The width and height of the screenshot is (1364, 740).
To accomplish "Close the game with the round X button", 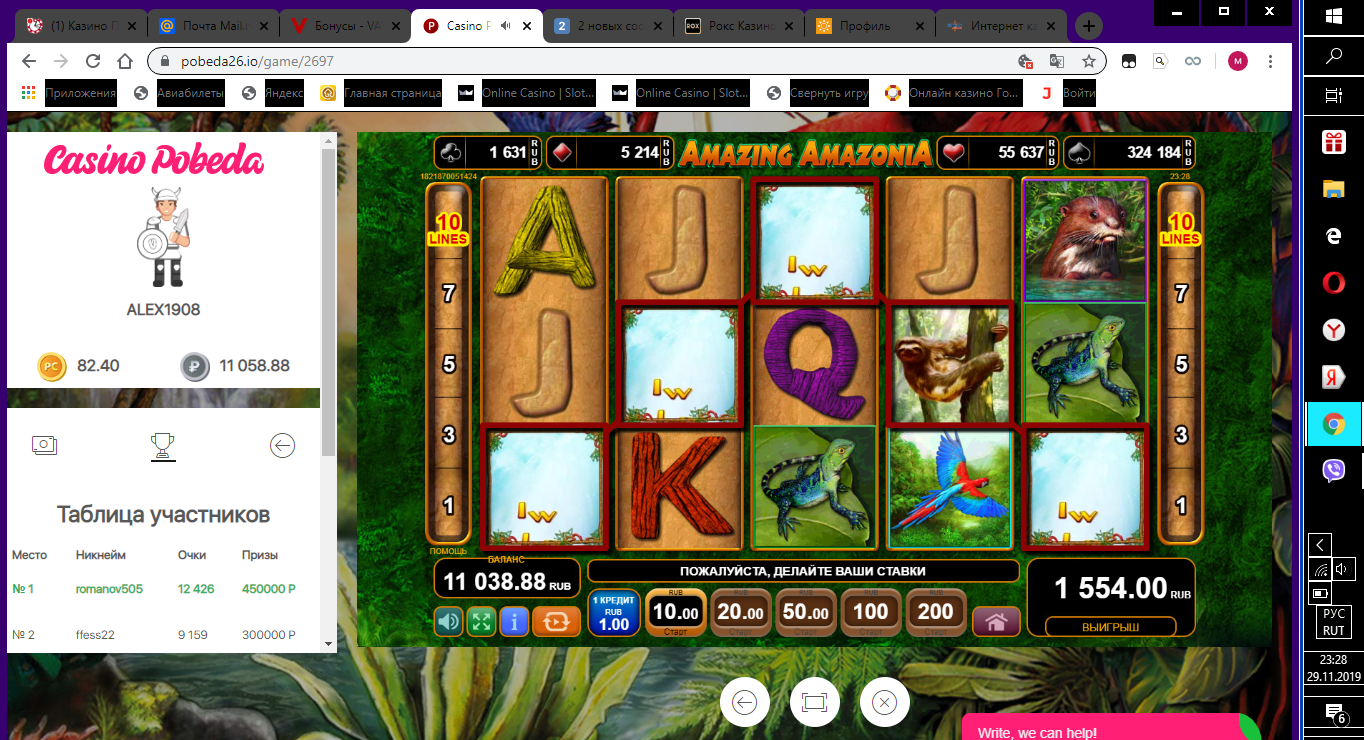I will click(884, 702).
